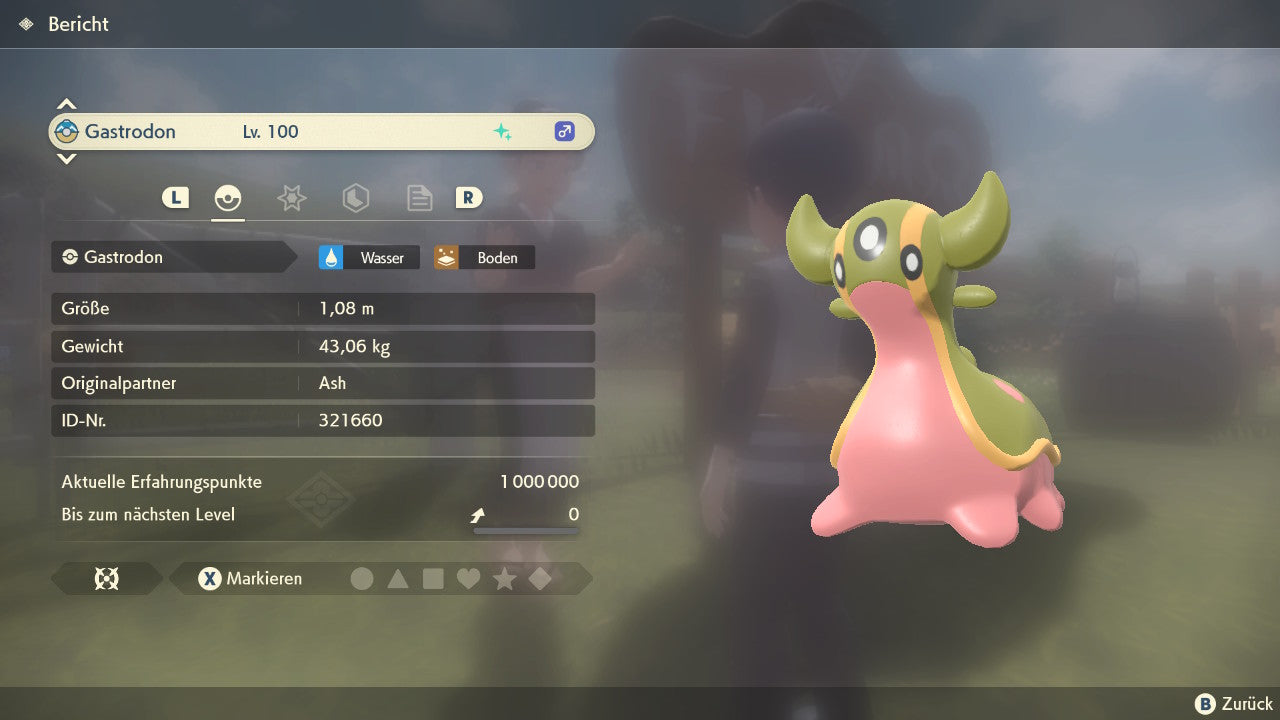Click the Gastrodon Lv. 100 name bar
This screenshot has height=720, width=1280.
[321, 131]
